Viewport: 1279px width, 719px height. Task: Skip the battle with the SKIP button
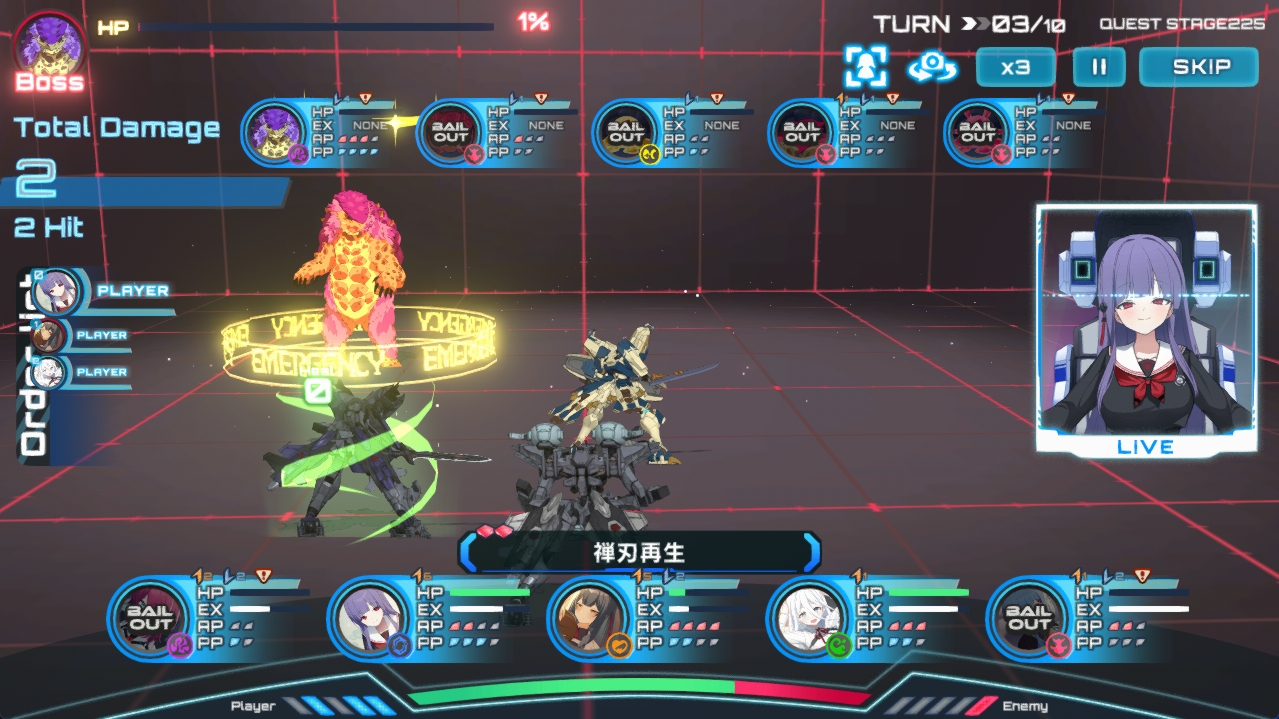point(1199,67)
